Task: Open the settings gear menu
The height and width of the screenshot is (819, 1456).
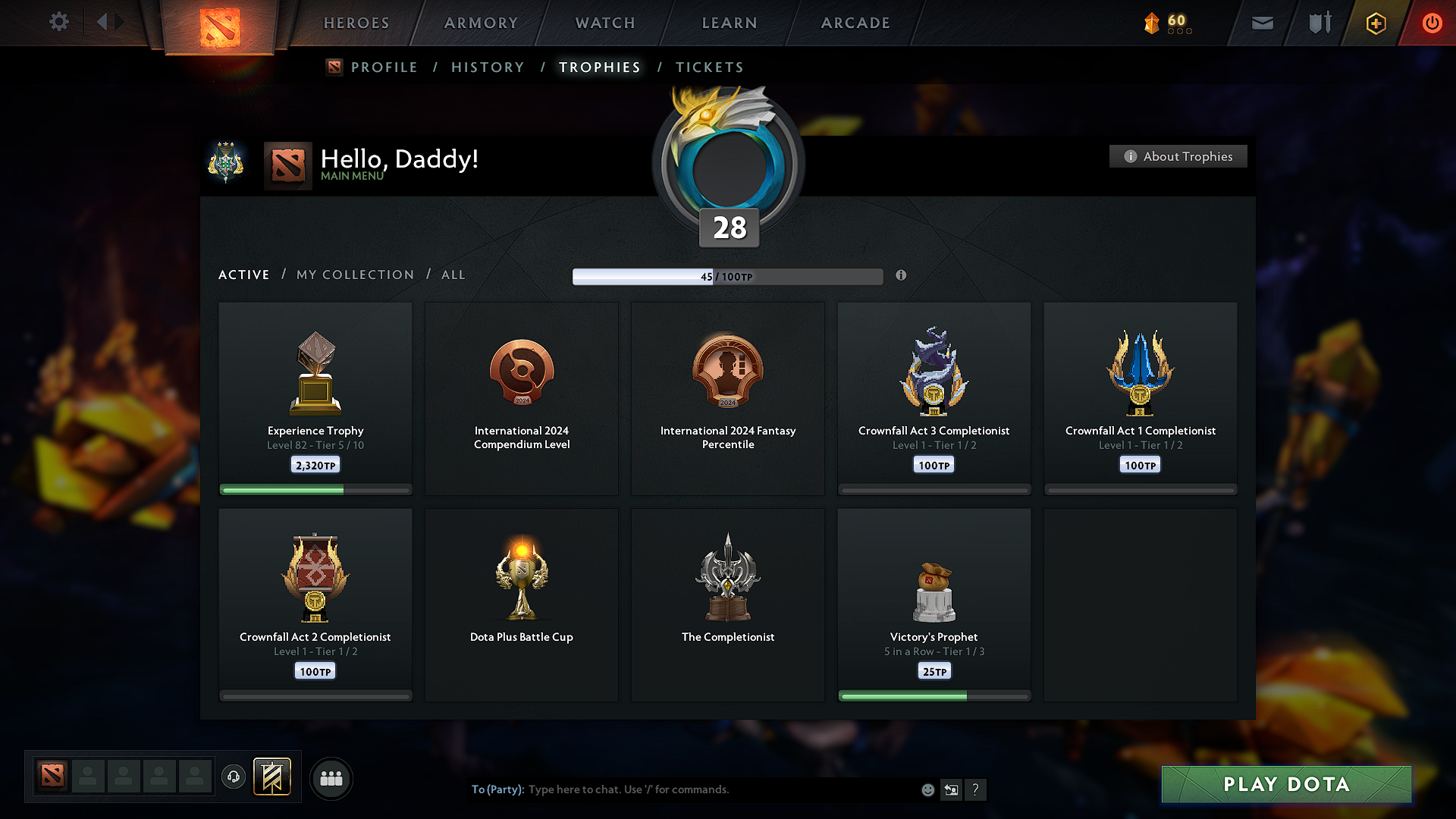Action: click(59, 22)
